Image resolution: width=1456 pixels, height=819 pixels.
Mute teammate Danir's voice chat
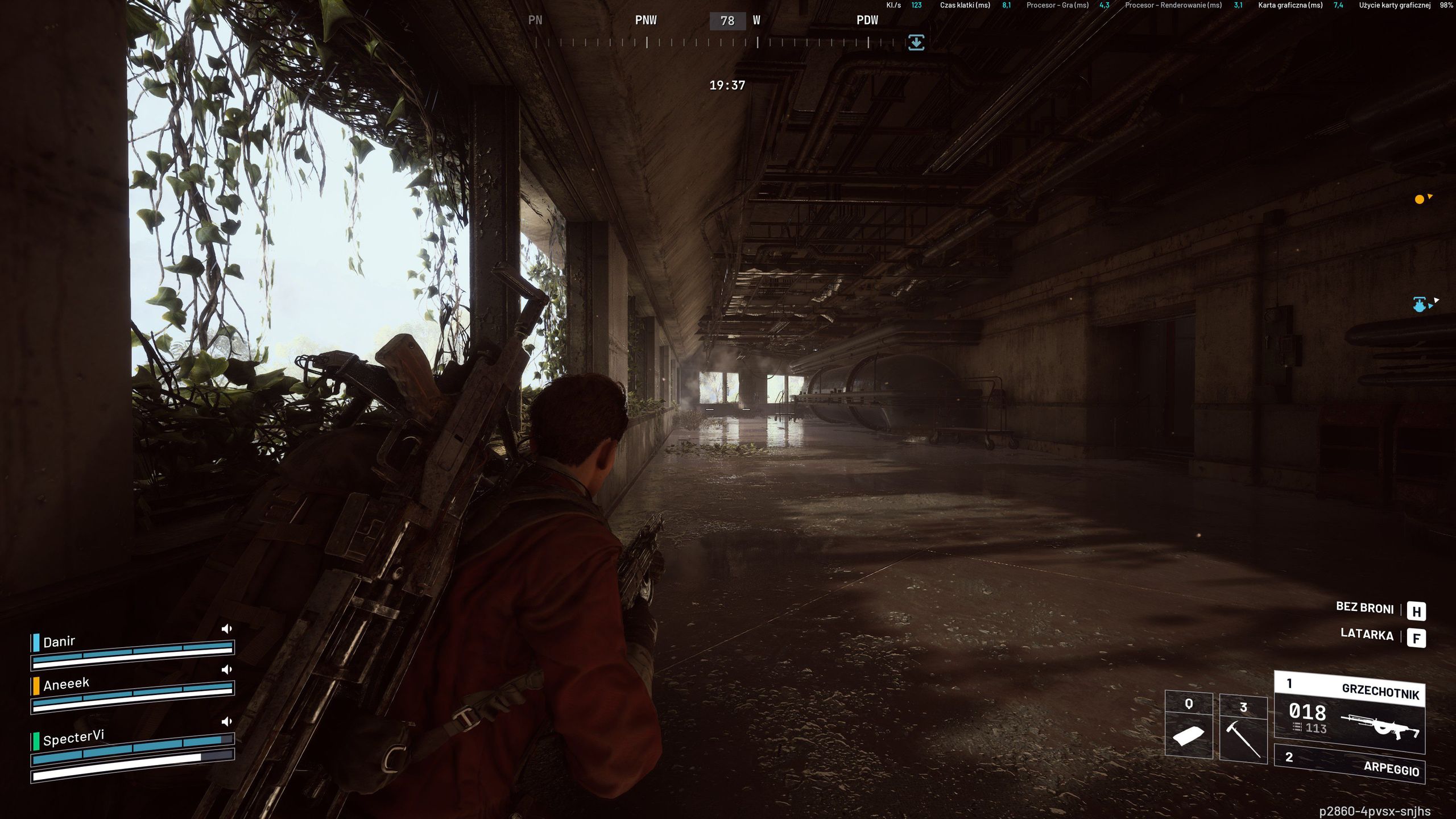point(227,628)
